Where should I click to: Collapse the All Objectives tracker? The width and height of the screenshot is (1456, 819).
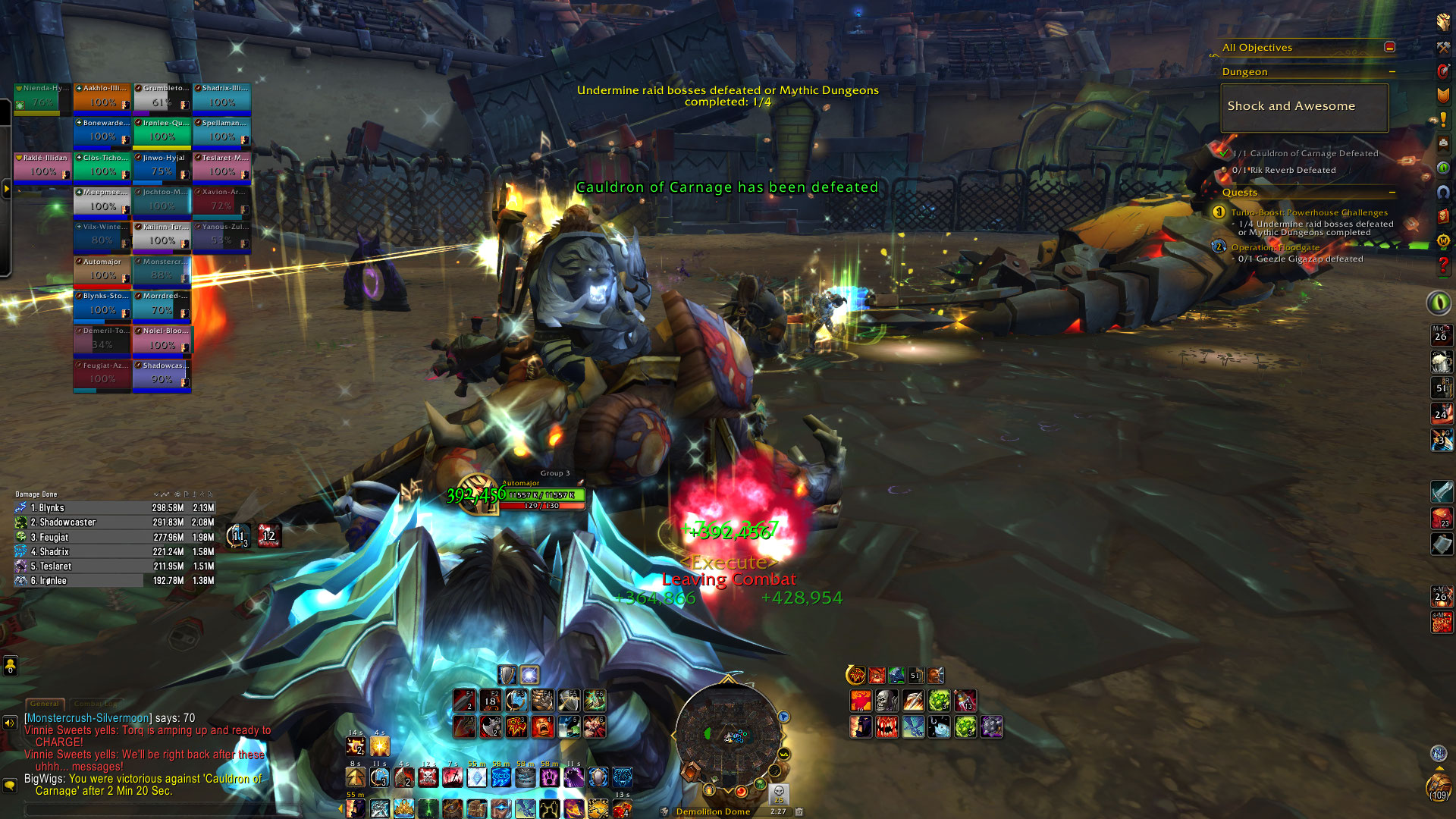[1389, 47]
